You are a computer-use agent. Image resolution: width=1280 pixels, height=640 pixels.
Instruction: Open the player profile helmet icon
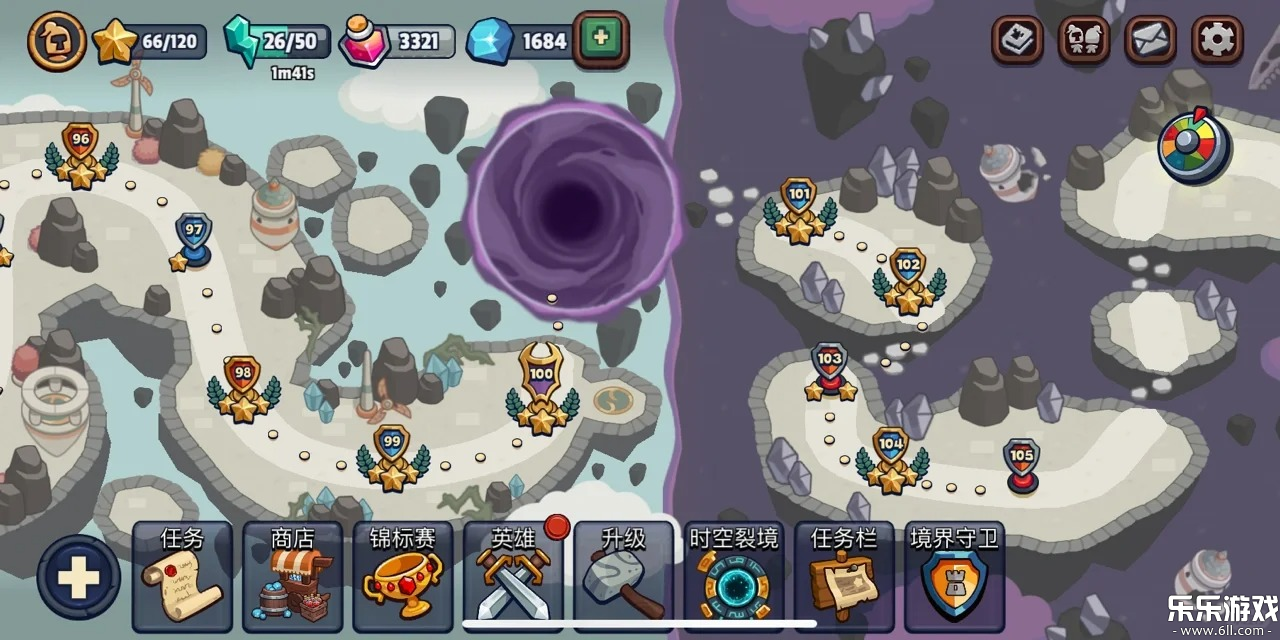tap(56, 41)
